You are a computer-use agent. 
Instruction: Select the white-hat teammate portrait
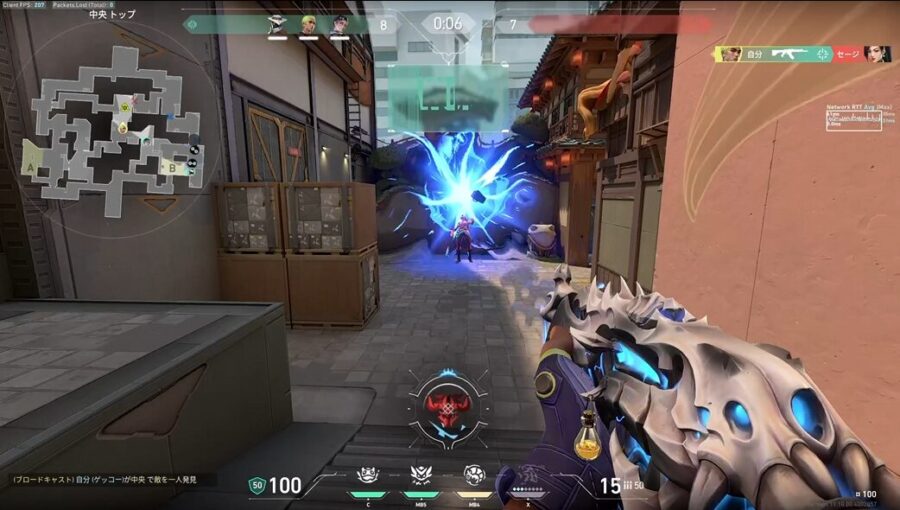pyautogui.click(x=277, y=24)
